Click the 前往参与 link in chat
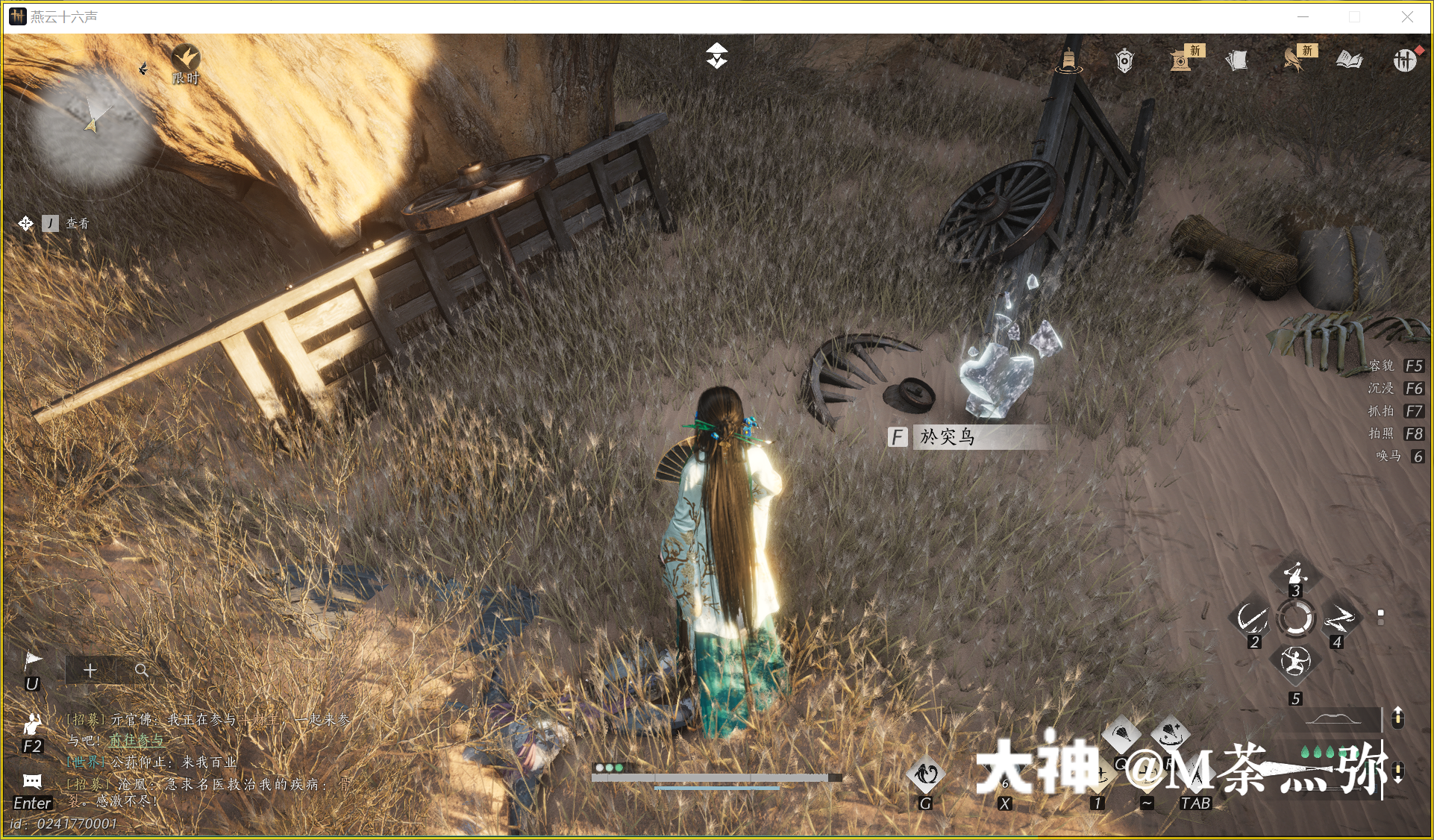Image resolution: width=1434 pixels, height=840 pixels. [138, 741]
